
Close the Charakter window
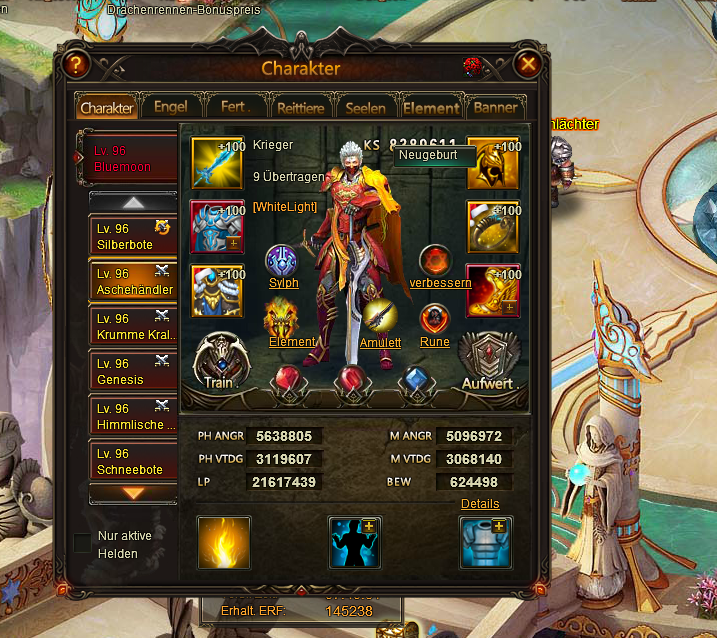(529, 66)
